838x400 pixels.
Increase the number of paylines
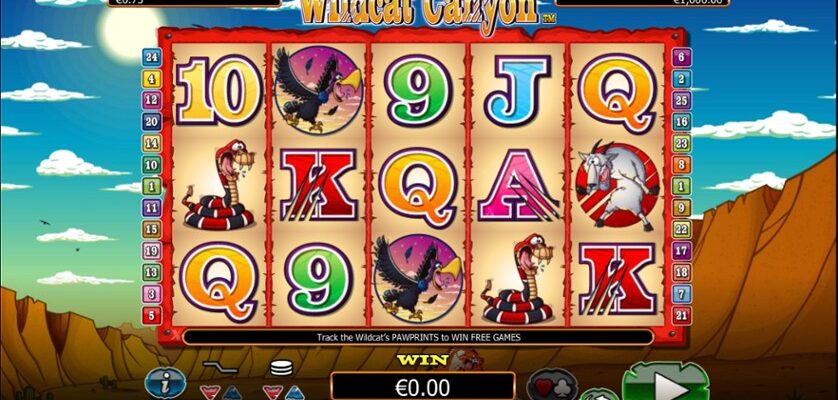[230, 391]
